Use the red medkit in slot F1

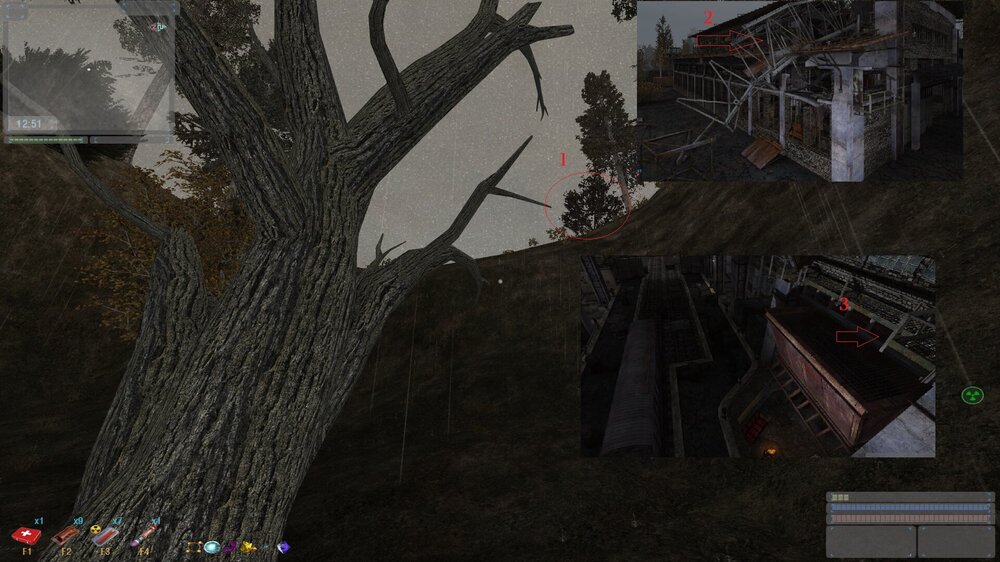point(25,536)
